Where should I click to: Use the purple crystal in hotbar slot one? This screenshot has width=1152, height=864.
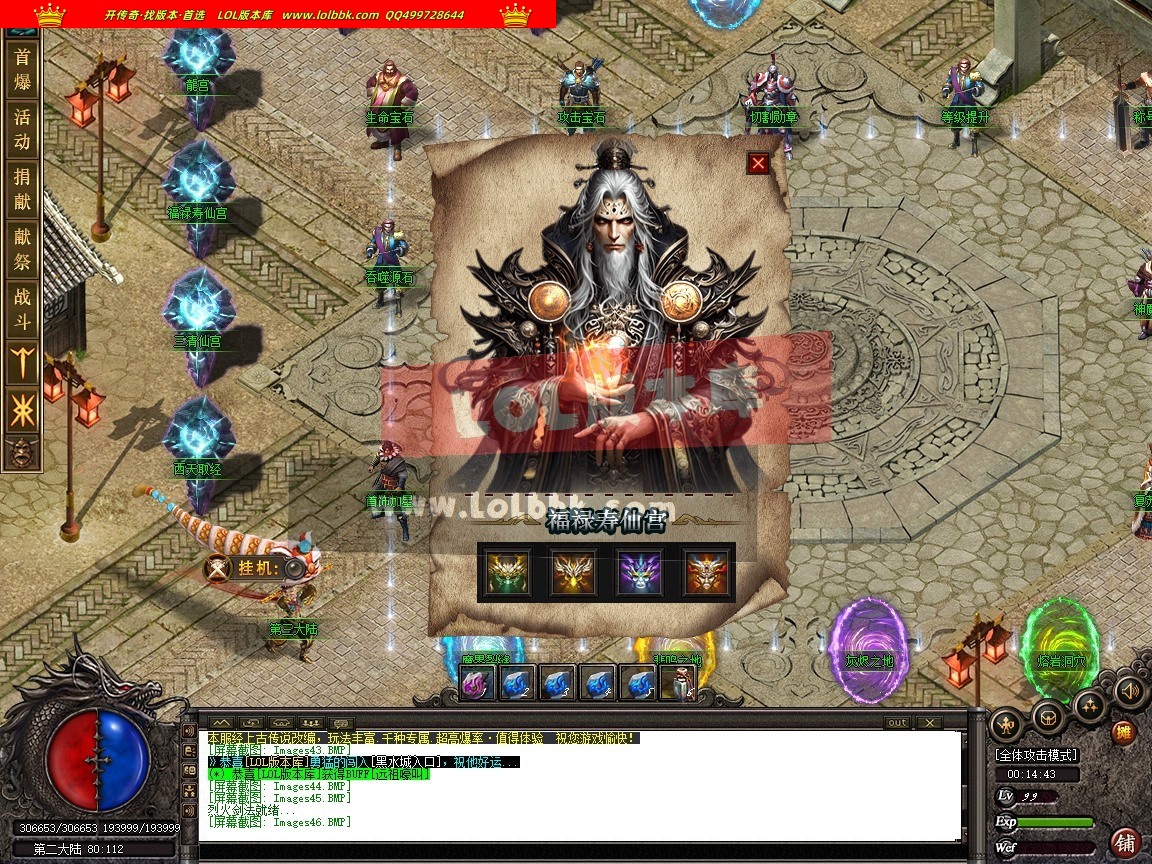(478, 683)
